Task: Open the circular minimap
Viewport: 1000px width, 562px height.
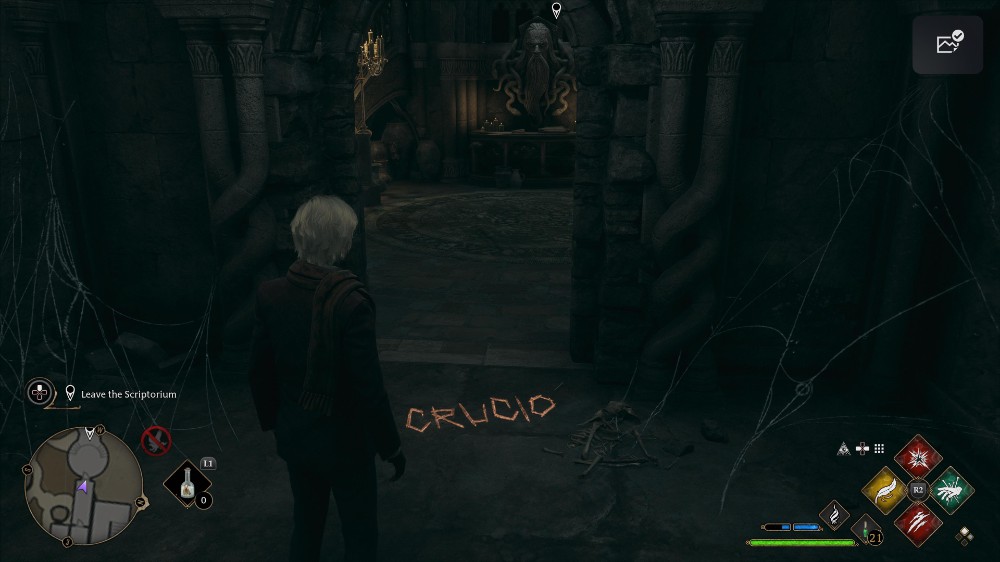Action: click(83, 486)
